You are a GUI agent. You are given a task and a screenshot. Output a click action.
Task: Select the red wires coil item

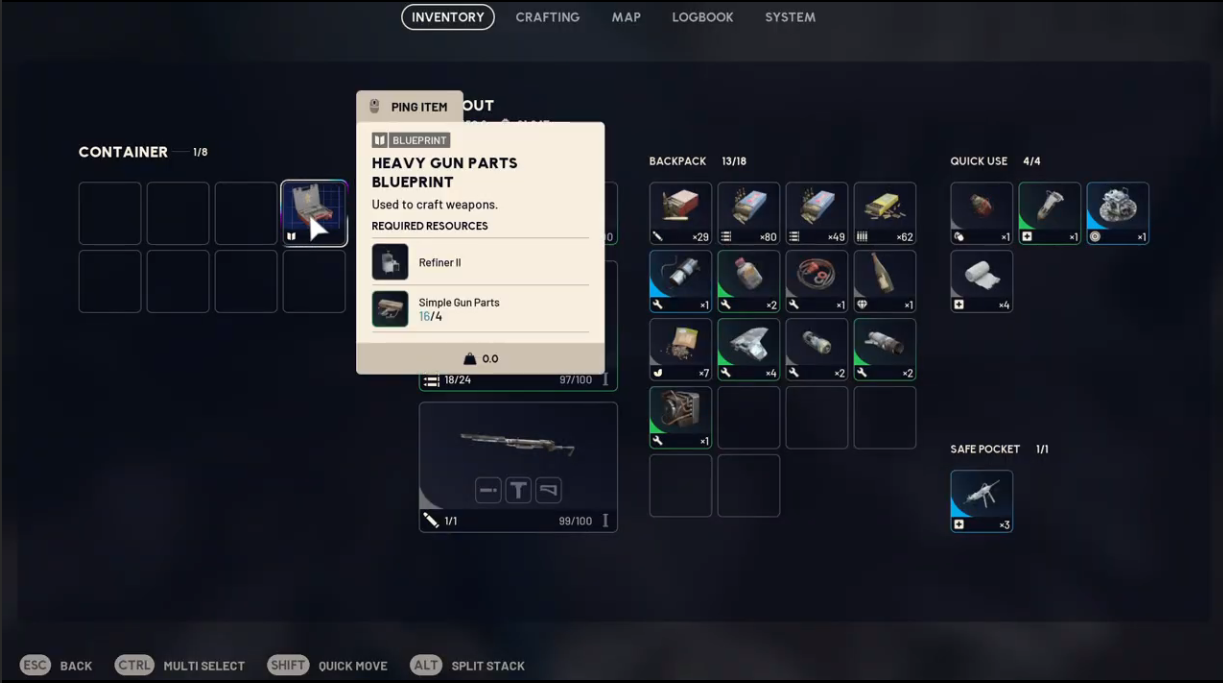[x=817, y=281]
